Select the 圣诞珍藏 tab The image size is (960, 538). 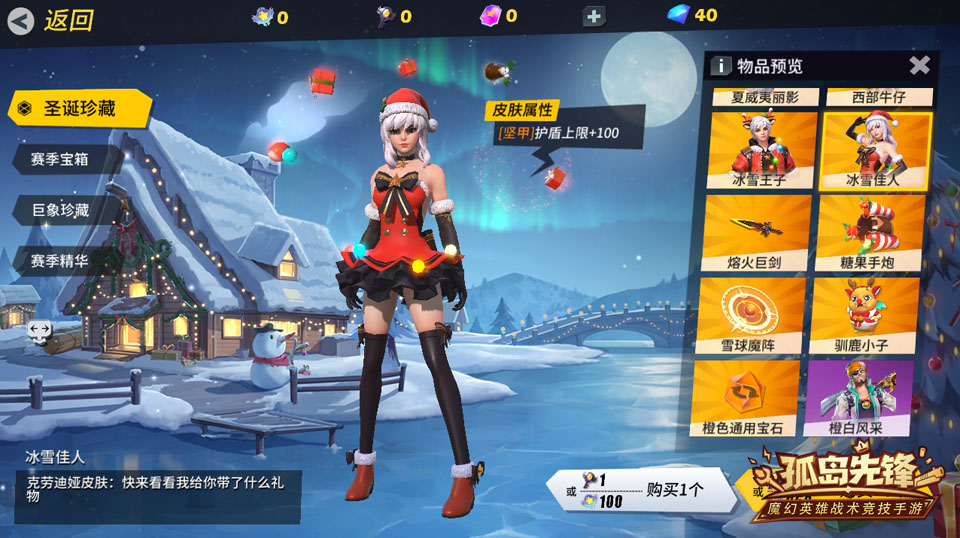(78, 108)
